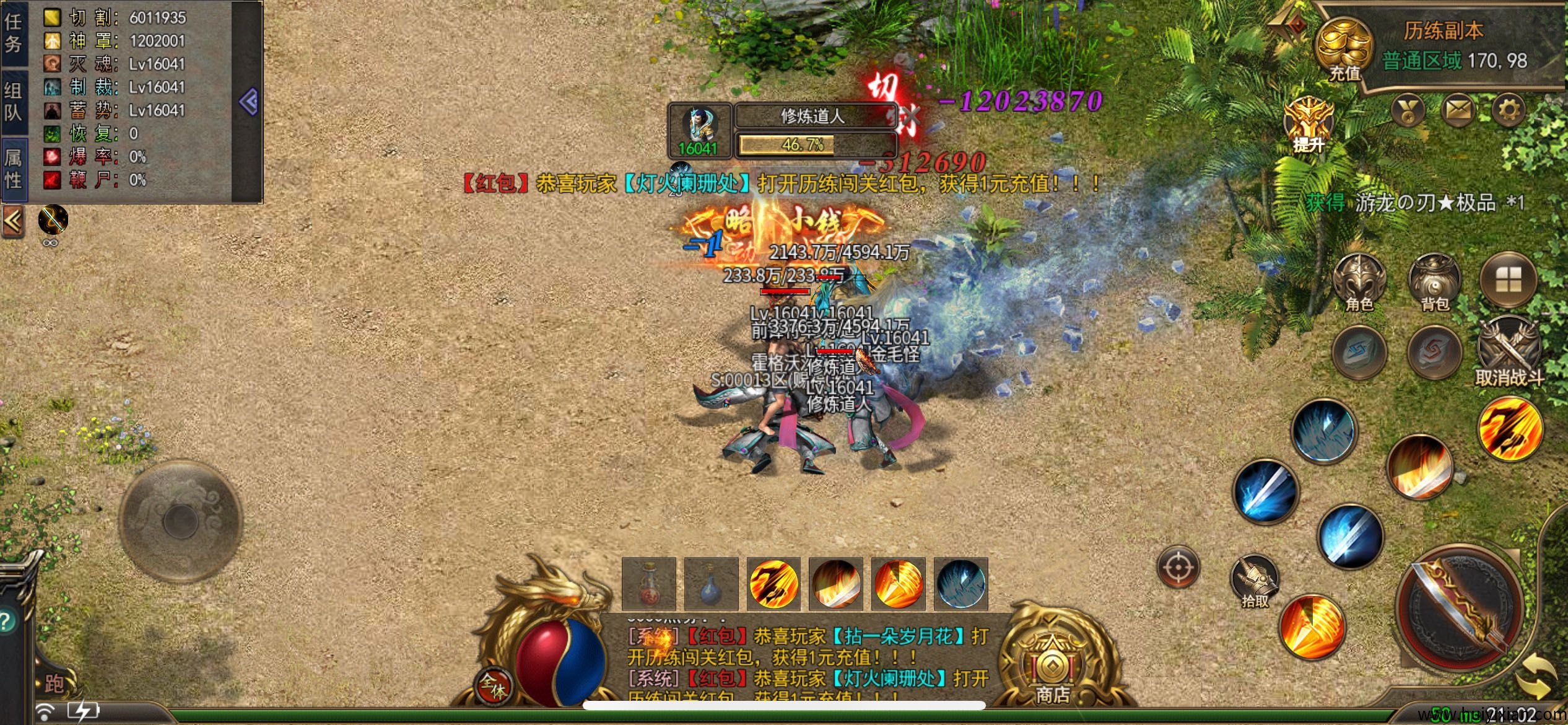Open the 角色 character sheet
Viewport: 1568px width, 725px height.
tap(1359, 282)
